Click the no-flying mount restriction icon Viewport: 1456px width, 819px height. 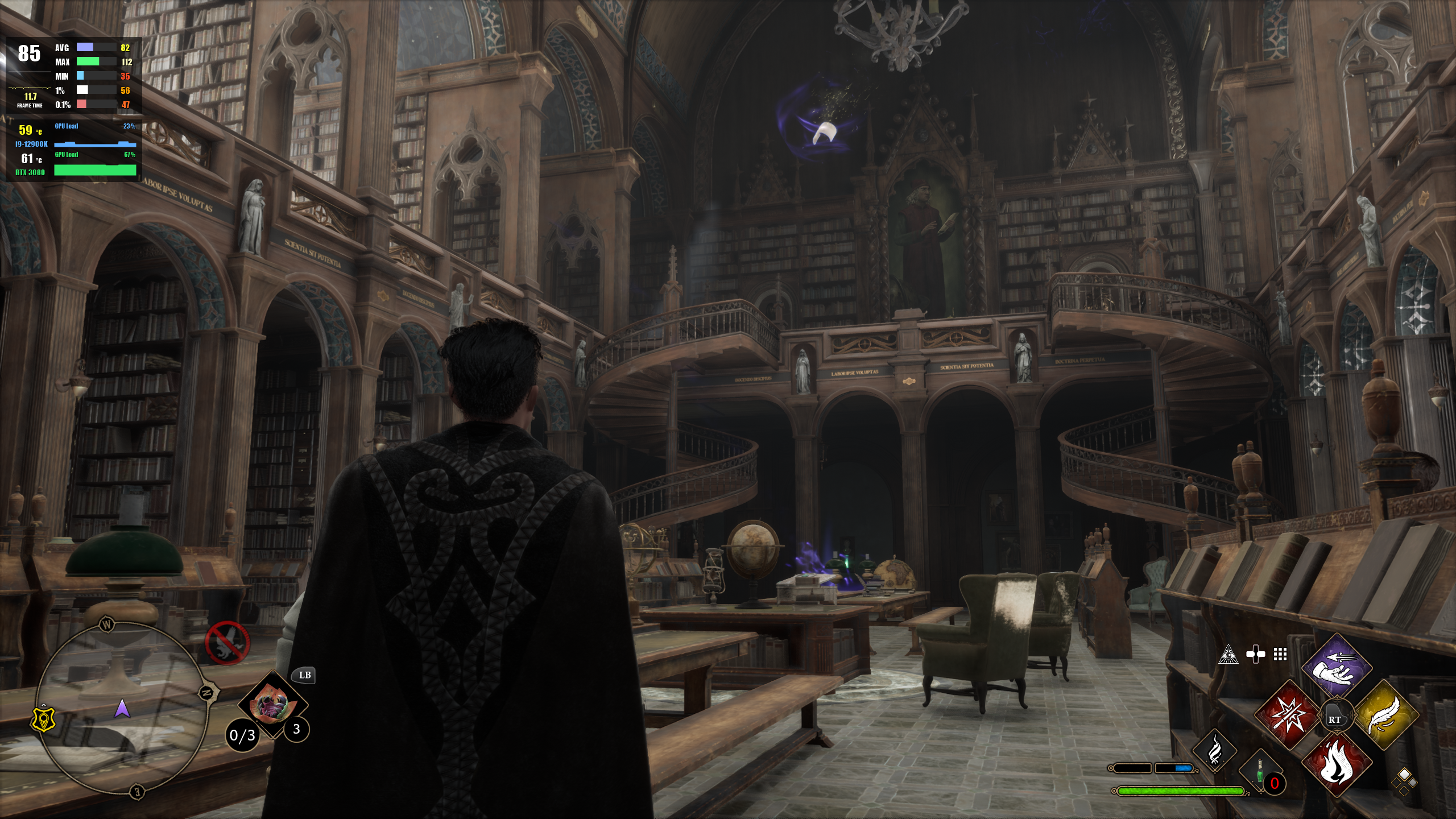point(227,643)
